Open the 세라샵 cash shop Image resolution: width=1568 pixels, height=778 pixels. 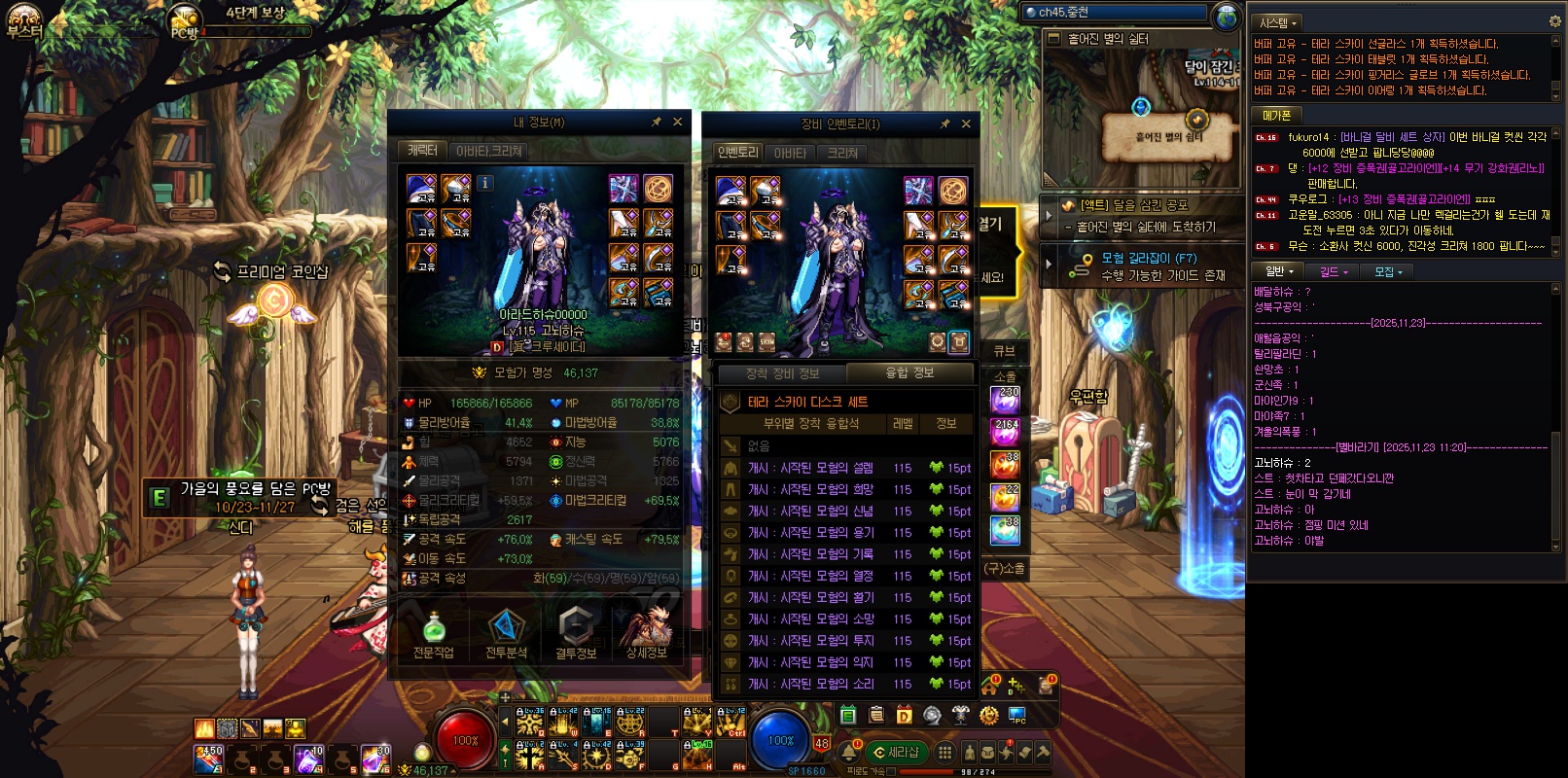click(x=897, y=752)
